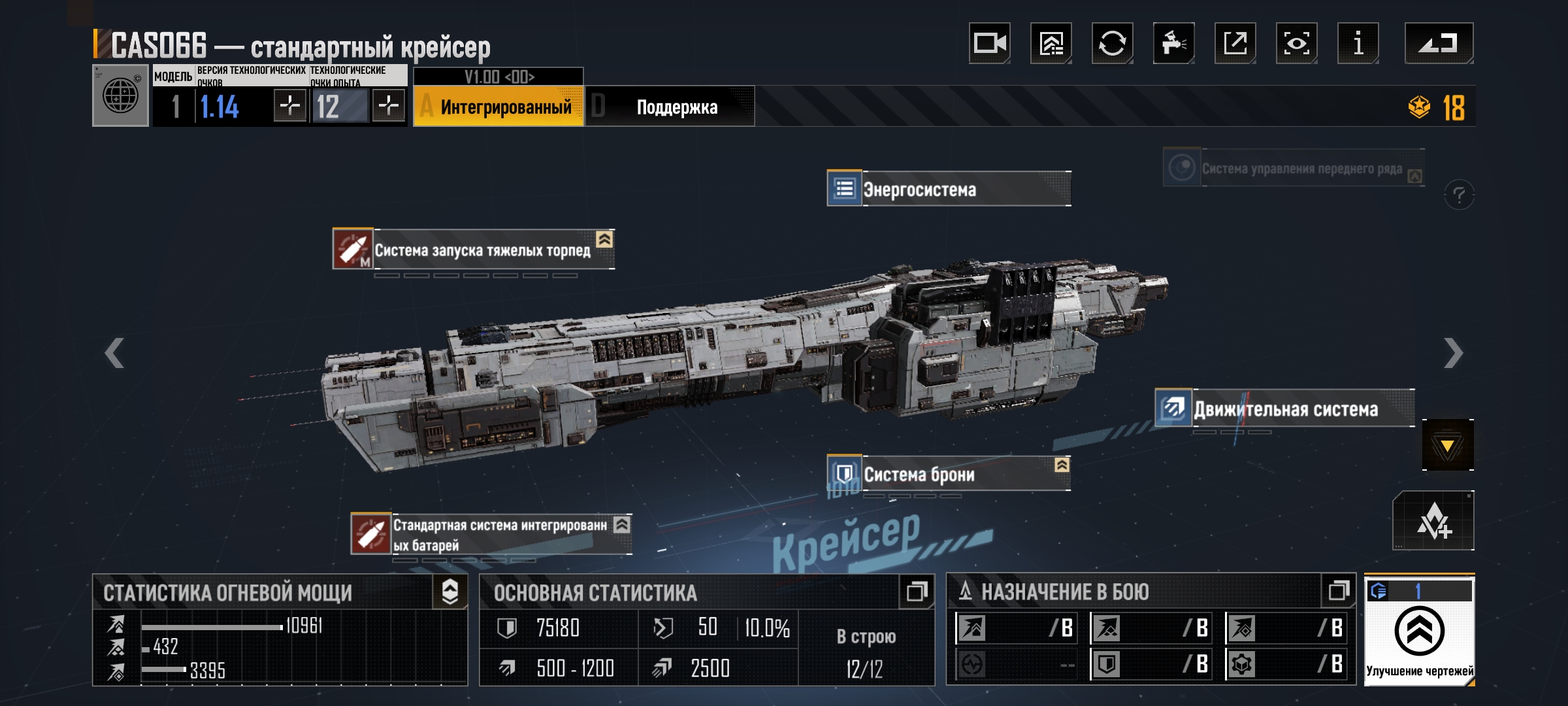Image resolution: width=1568 pixels, height=706 pixels.
Task: Toggle the Статистика огневой мощи arrows button
Action: coord(450,592)
